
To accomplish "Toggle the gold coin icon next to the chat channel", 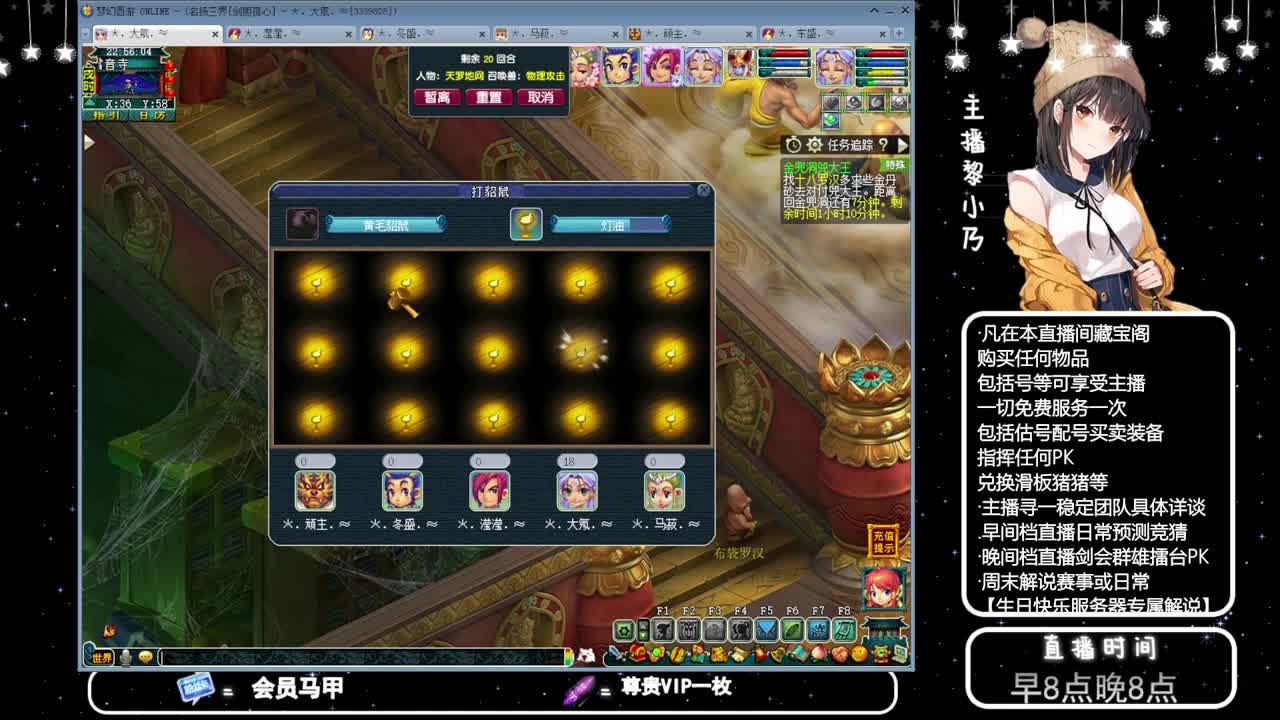I will click(x=146, y=657).
